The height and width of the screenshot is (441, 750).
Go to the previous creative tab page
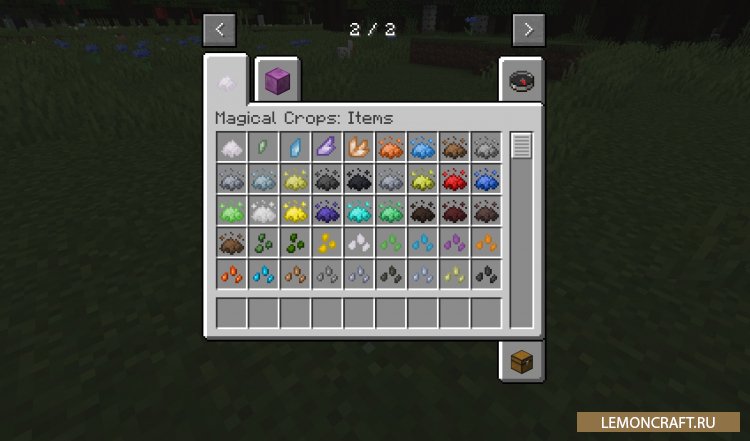pos(219,29)
